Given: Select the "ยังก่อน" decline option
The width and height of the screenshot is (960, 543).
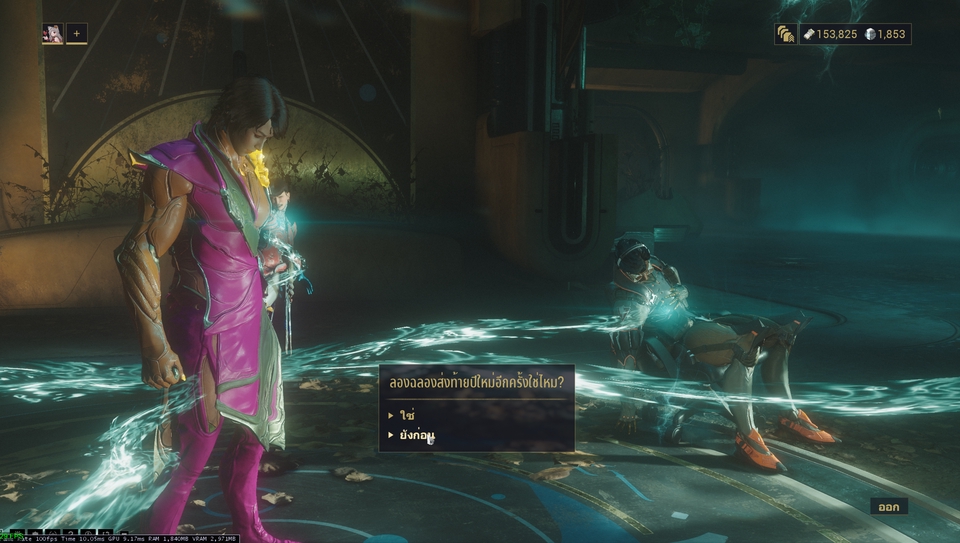Looking at the screenshot, I should point(417,435).
